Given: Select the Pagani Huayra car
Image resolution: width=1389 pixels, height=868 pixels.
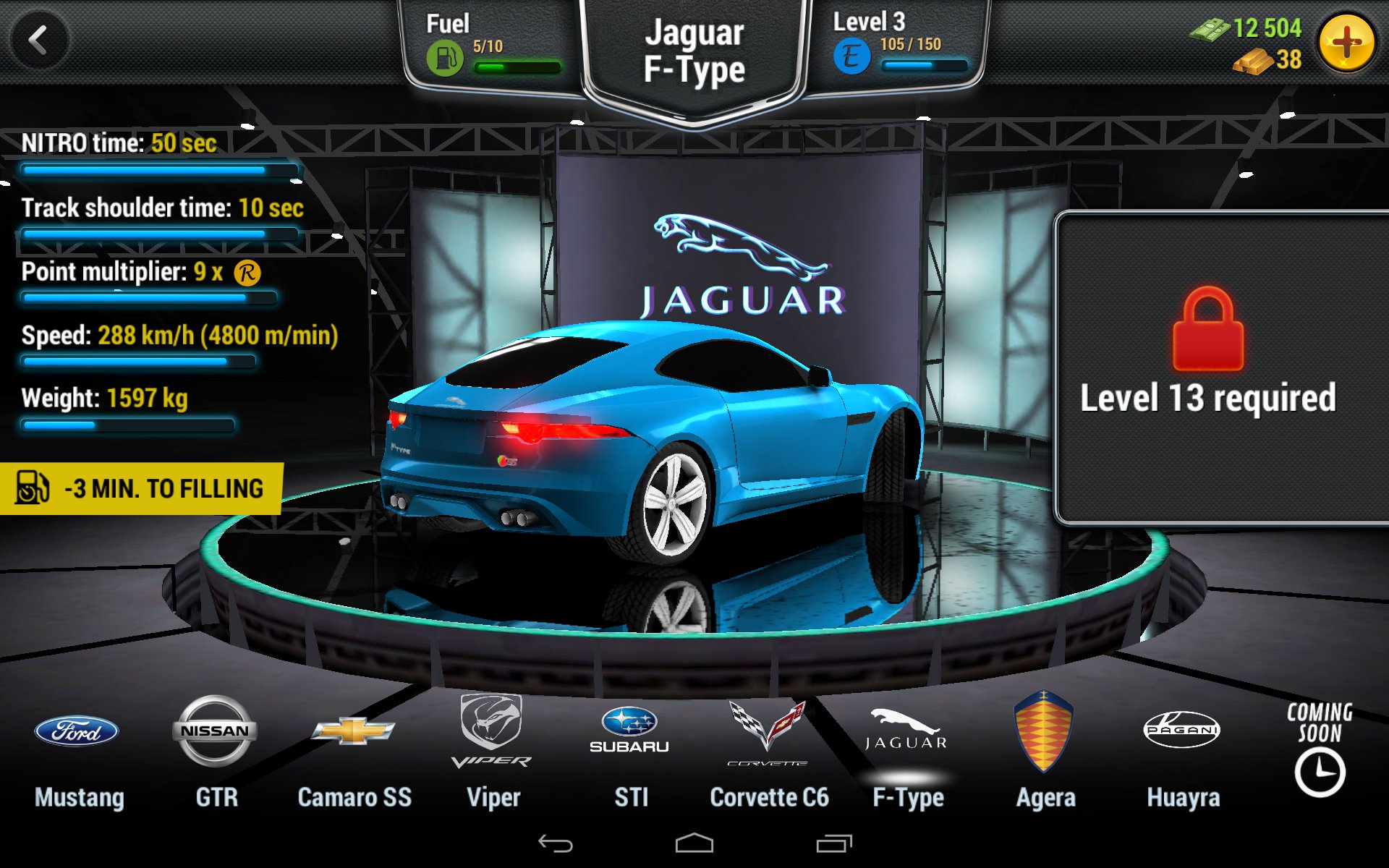Looking at the screenshot, I should point(1183,752).
